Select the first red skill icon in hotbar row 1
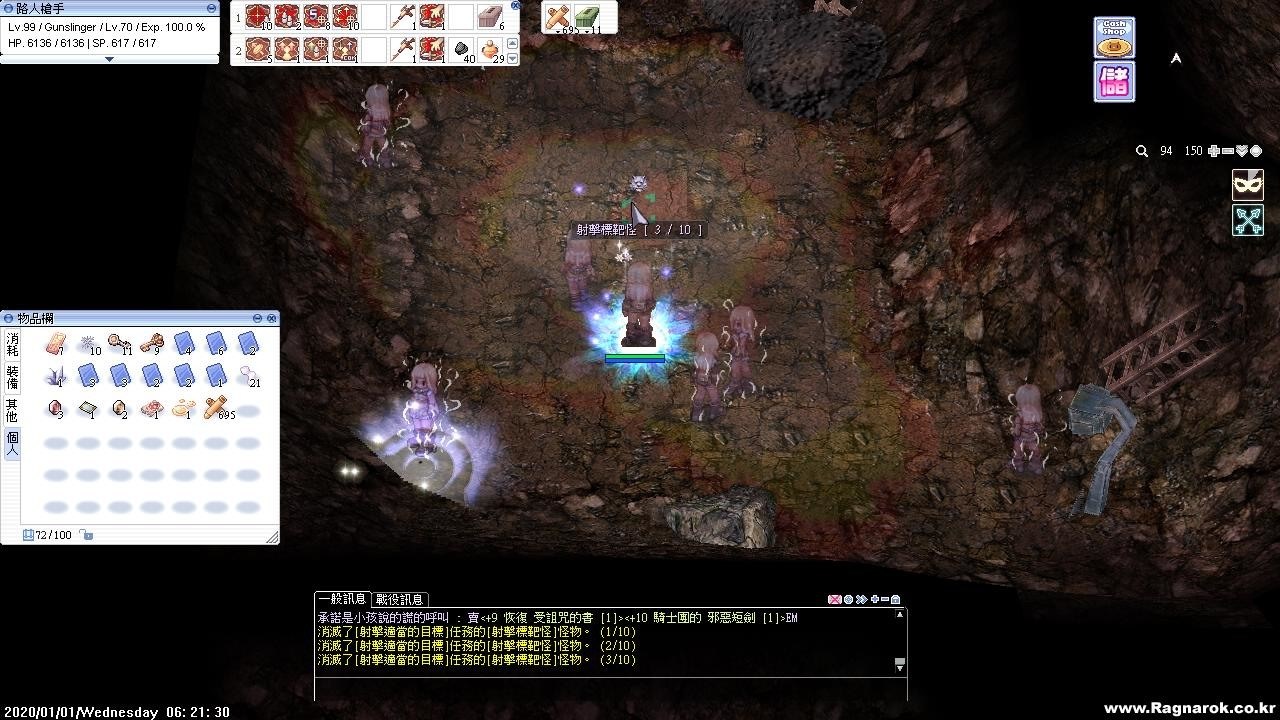1280x720 pixels. point(257,16)
